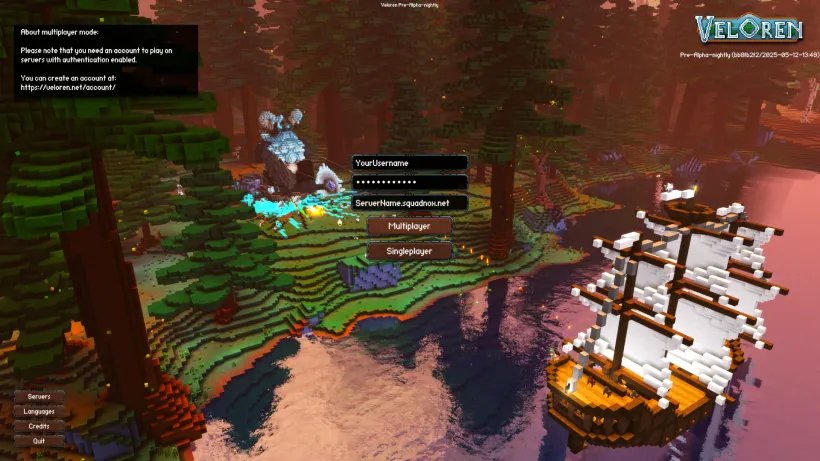Show the game Credits
Viewport: 820px width, 461px height.
pyautogui.click(x=39, y=426)
